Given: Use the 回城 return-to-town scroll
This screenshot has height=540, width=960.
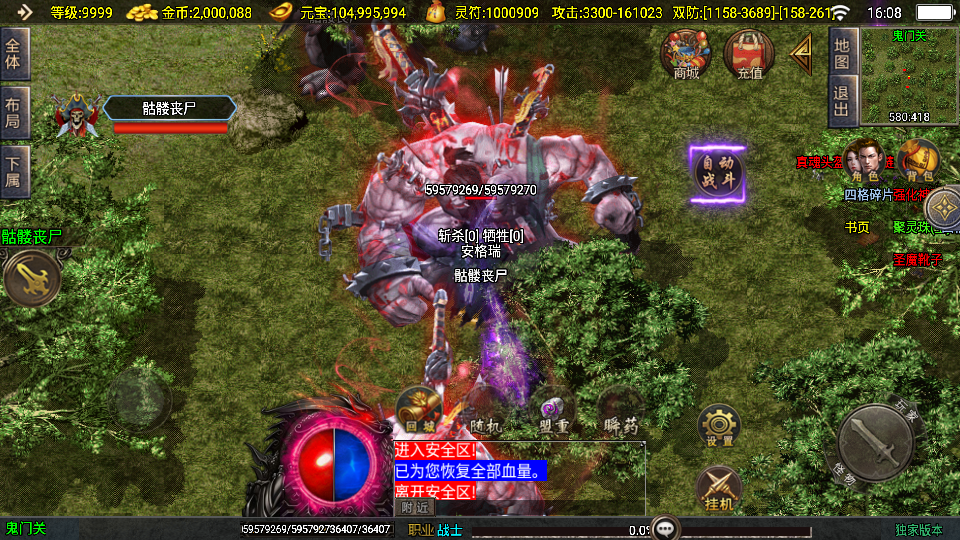Looking at the screenshot, I should tap(419, 408).
